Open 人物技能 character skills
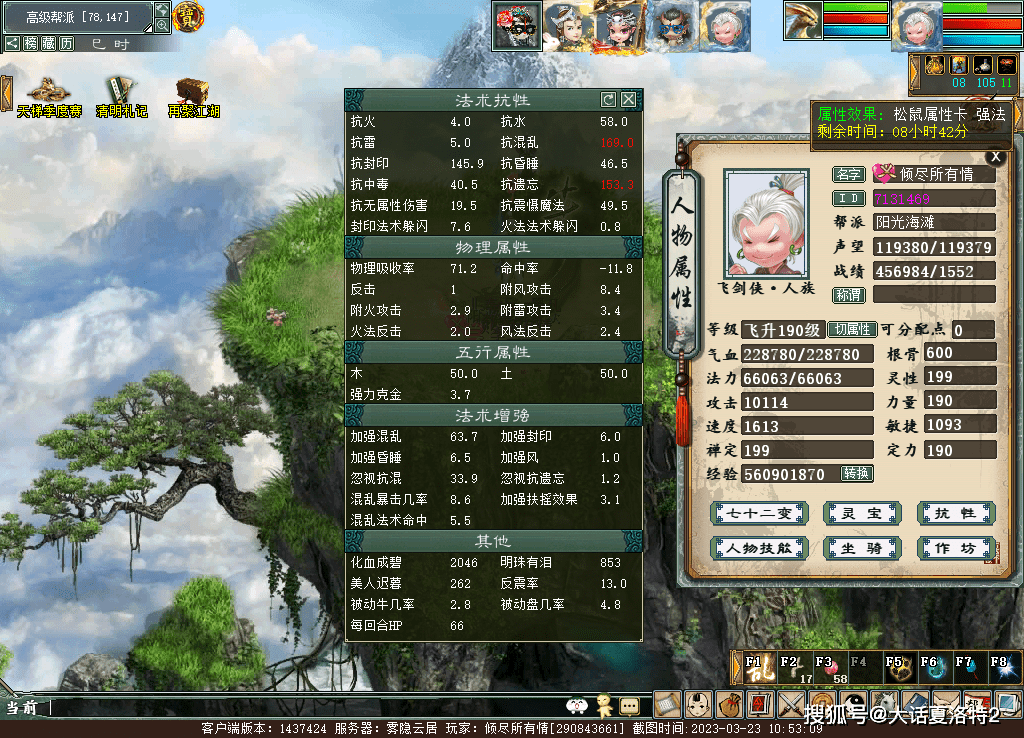 pos(757,548)
